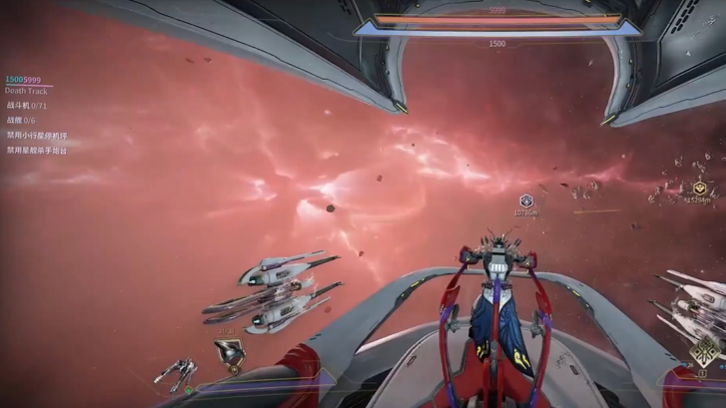
Task: Click the gold objective waypoint marker
Action: pos(699,187)
